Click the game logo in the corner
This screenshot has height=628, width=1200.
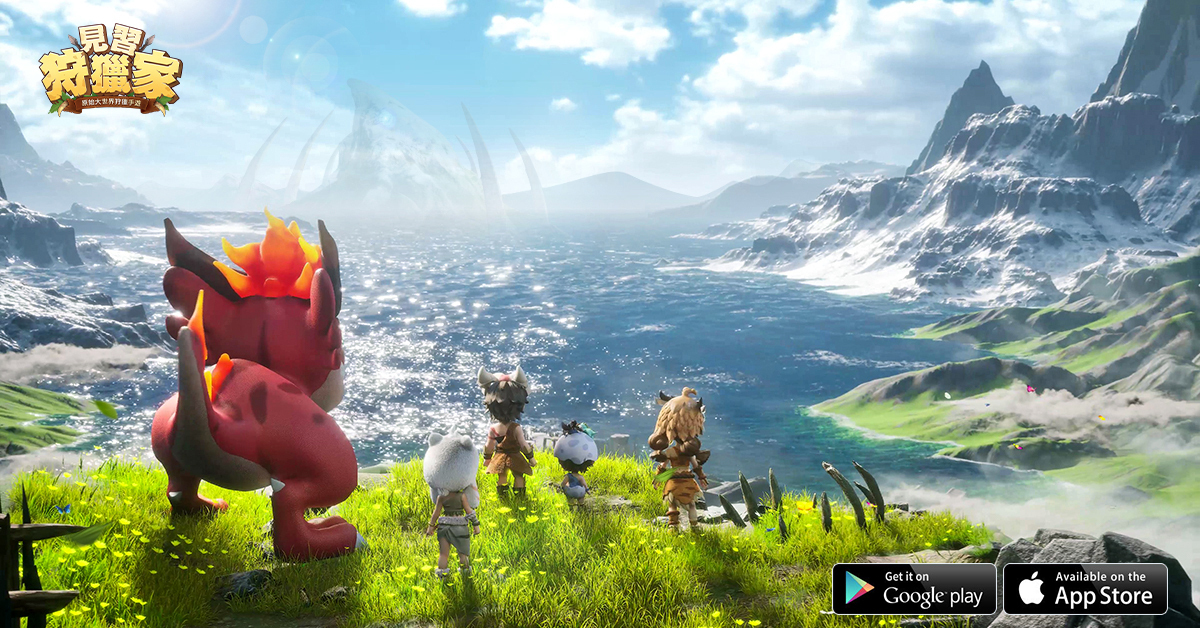pyautogui.click(x=110, y=70)
